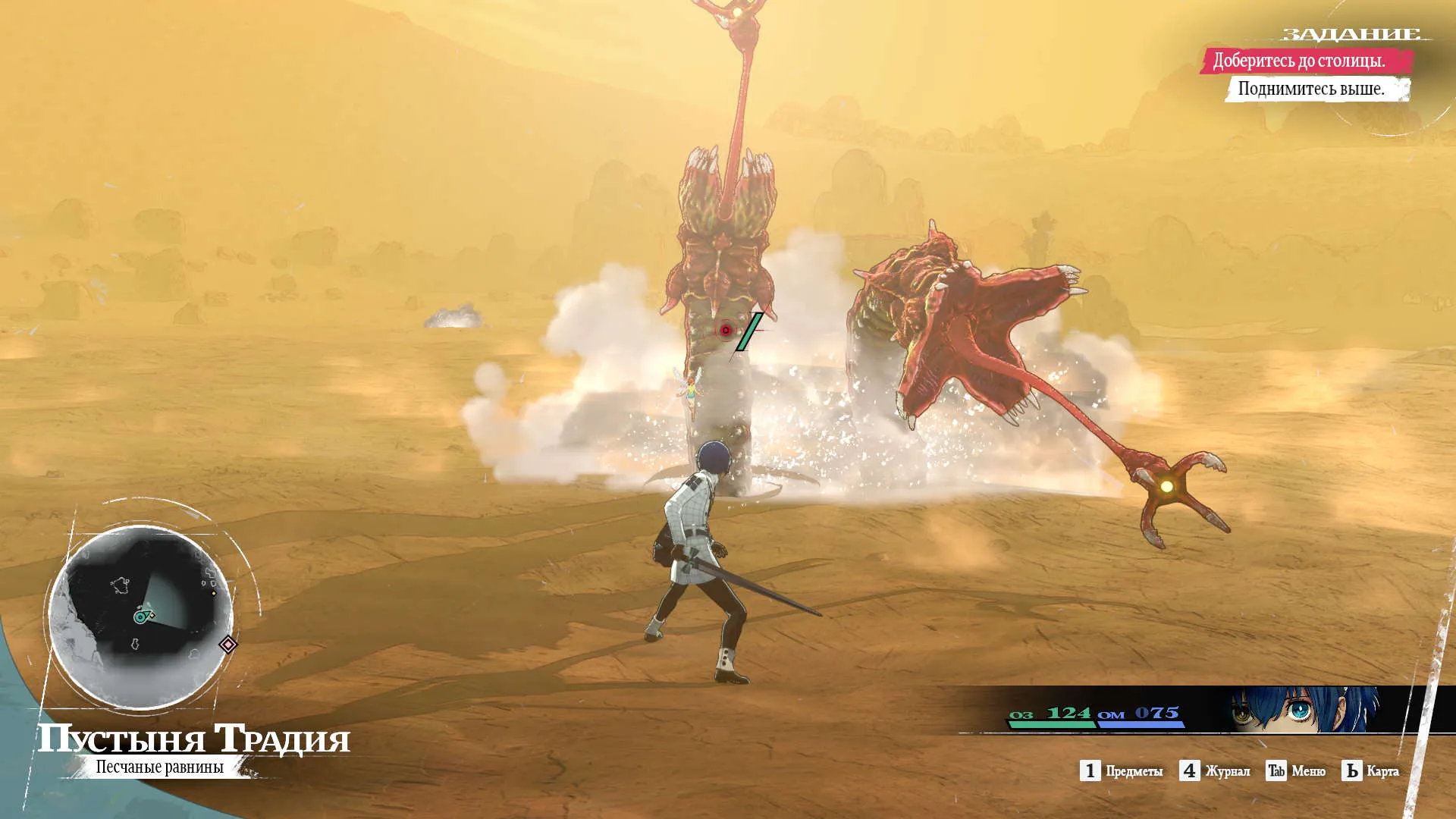Image resolution: width=1456 pixels, height=819 pixels.
Task: Click the quest objective 'Доберитесь до столицы'
Action: pos(1298,61)
